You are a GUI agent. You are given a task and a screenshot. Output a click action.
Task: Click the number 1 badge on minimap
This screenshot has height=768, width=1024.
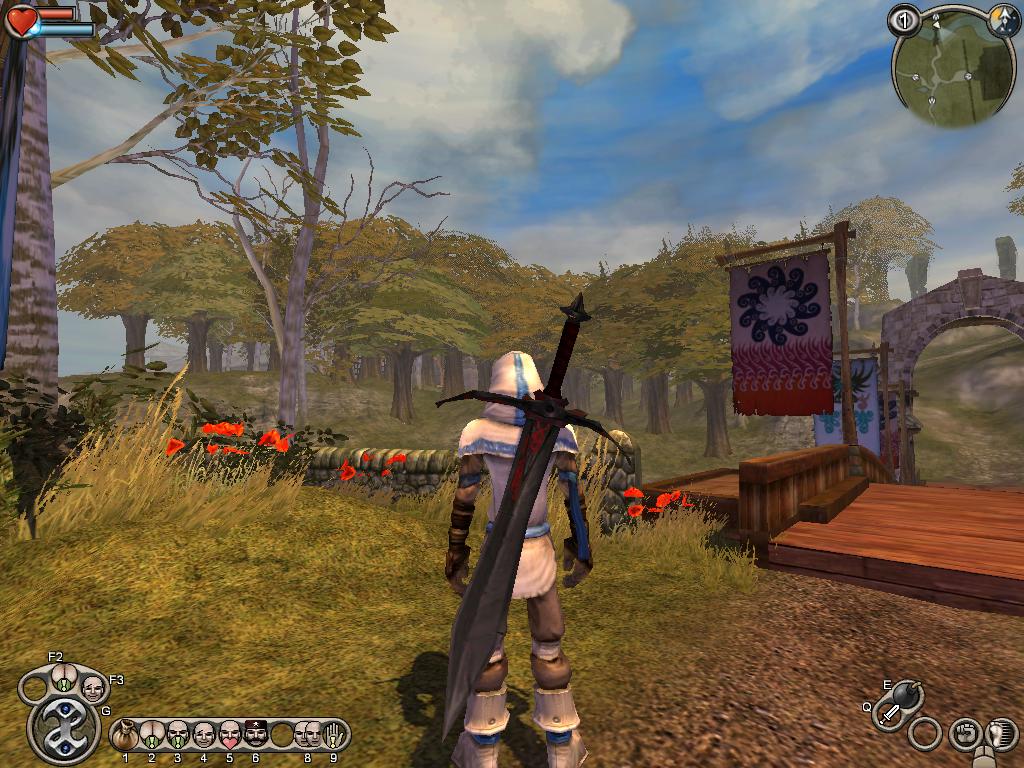tap(903, 20)
